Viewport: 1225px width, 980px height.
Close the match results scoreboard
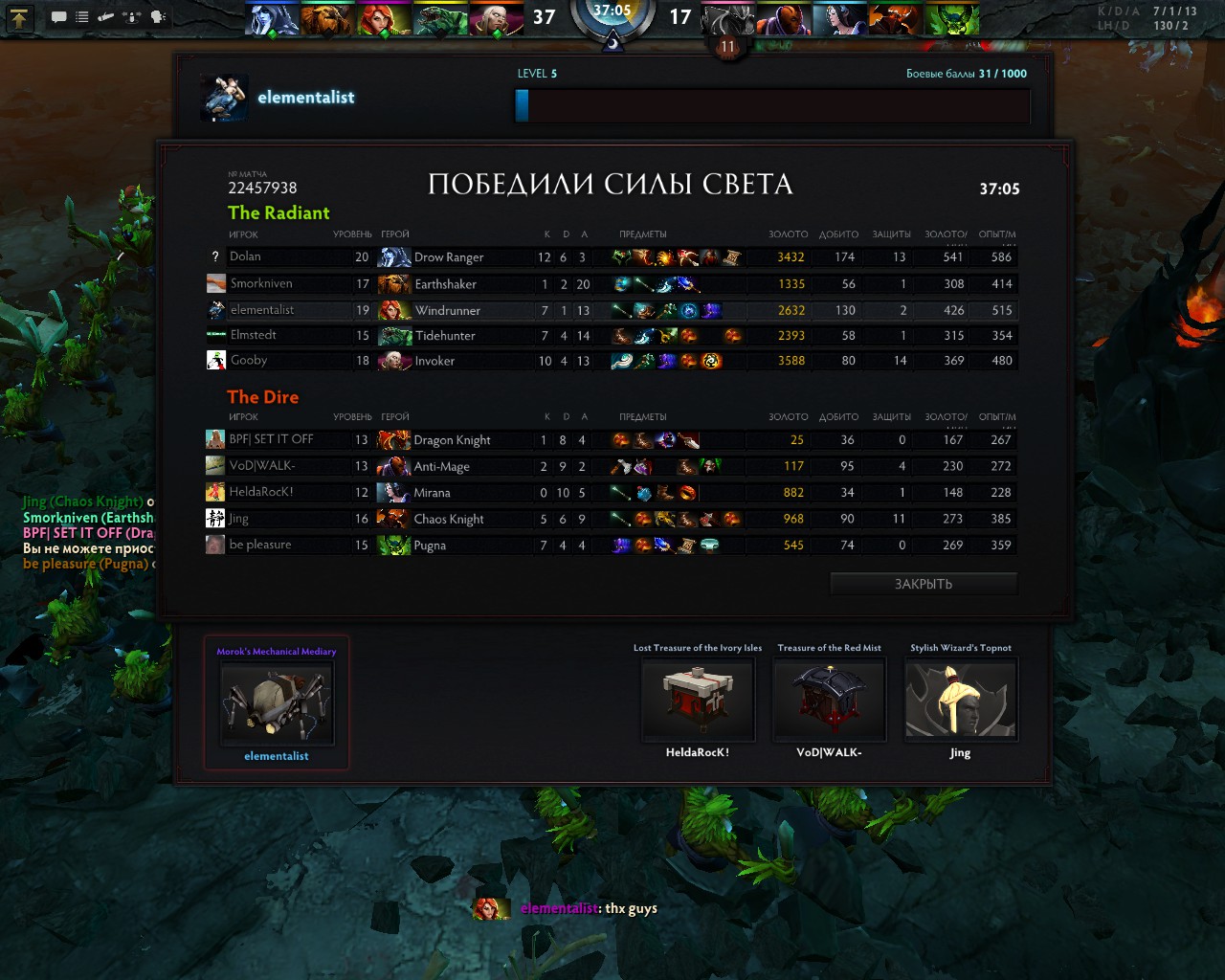tap(923, 584)
